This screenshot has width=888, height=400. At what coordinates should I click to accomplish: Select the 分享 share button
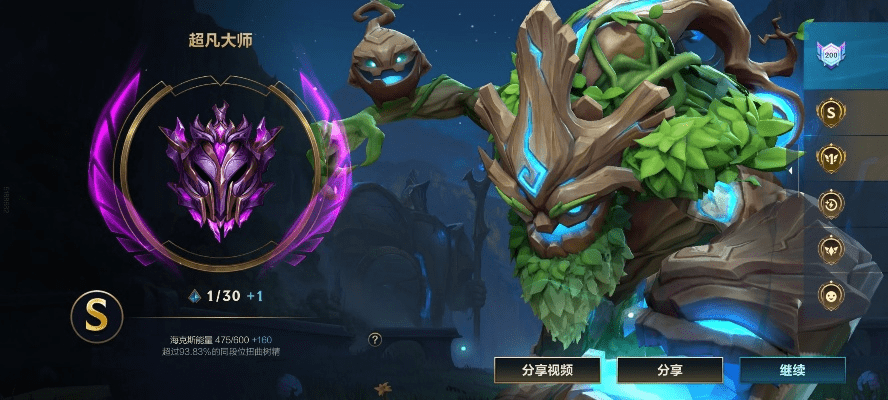[x=669, y=370]
